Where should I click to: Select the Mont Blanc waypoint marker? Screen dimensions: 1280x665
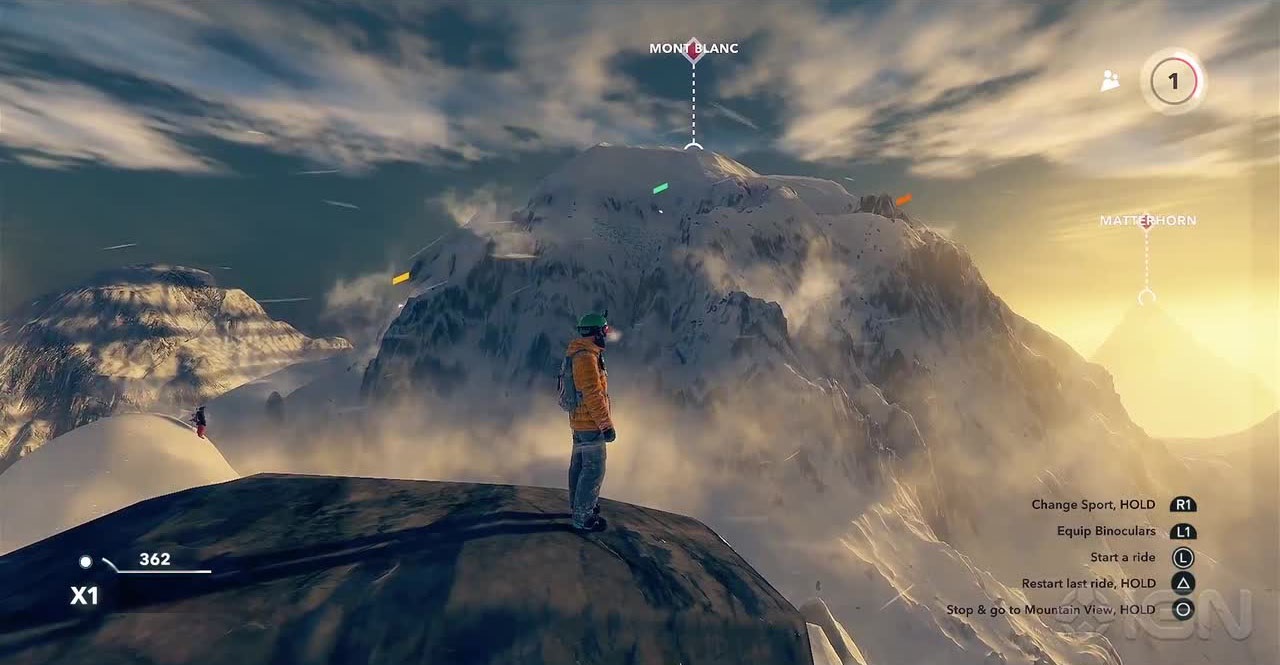[693, 50]
